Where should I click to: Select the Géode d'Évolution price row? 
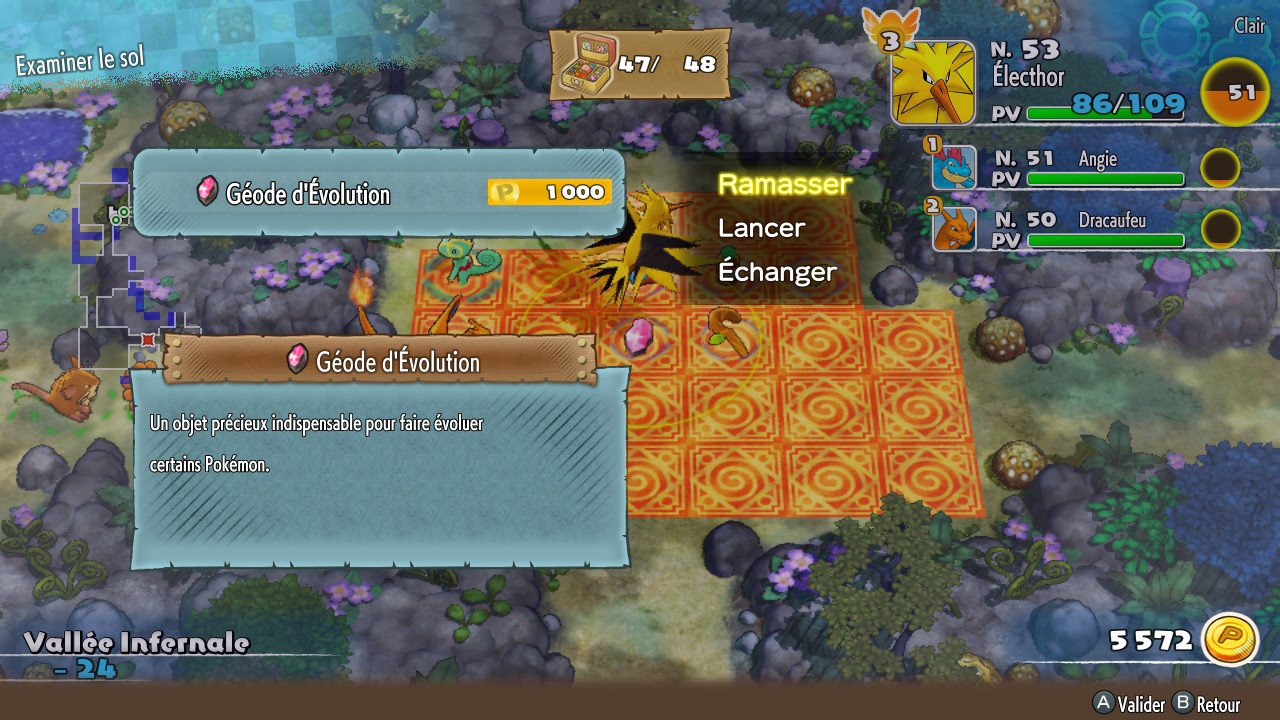click(x=378, y=193)
